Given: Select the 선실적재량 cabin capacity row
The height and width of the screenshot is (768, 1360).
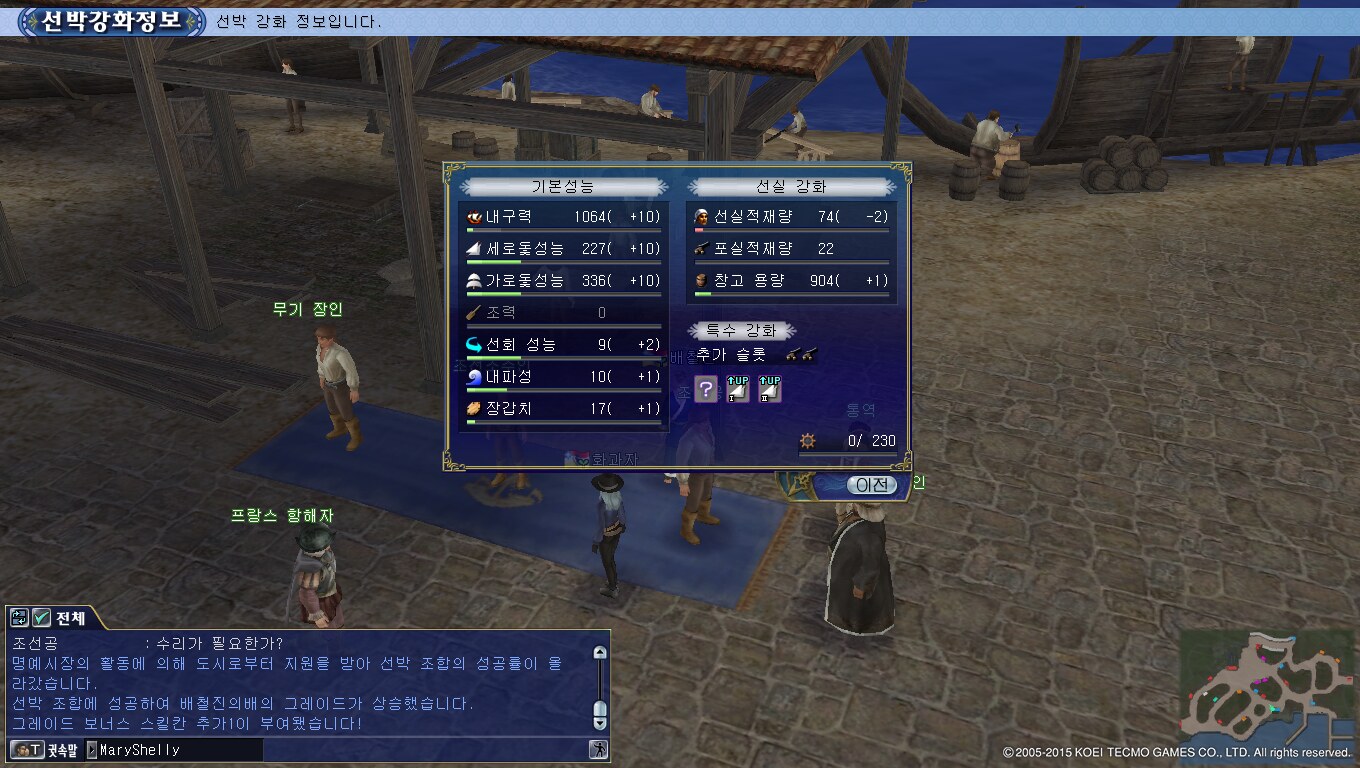Looking at the screenshot, I should point(791,217).
